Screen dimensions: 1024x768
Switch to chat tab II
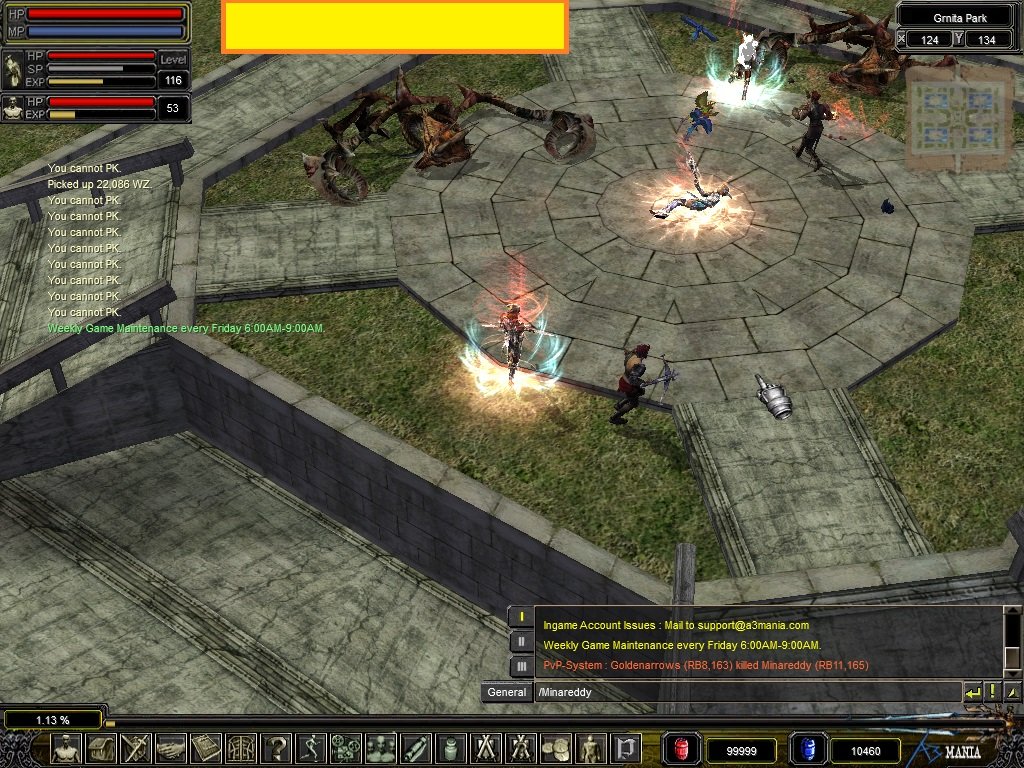click(521, 641)
